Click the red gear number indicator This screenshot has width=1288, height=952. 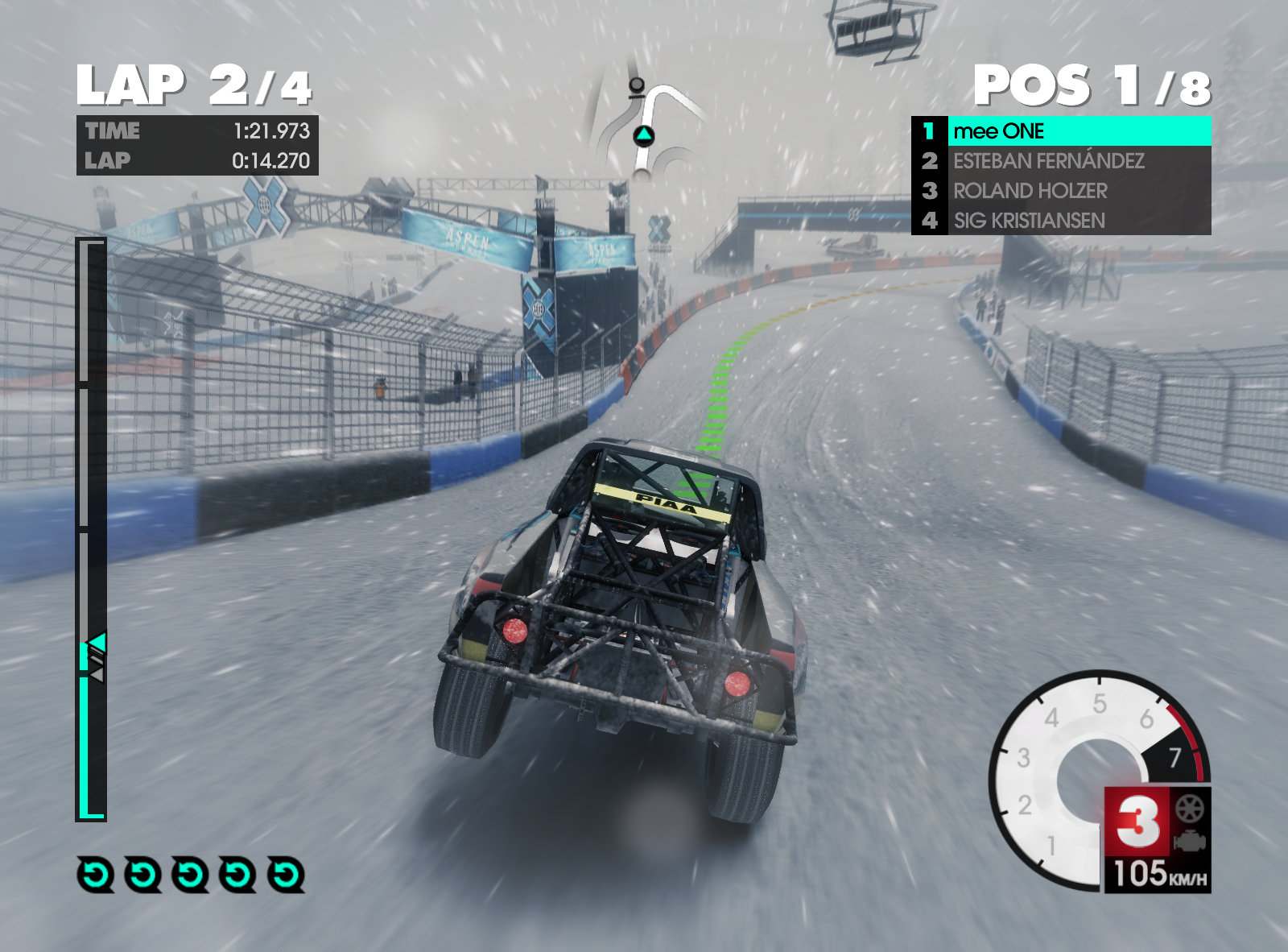pos(1137,822)
